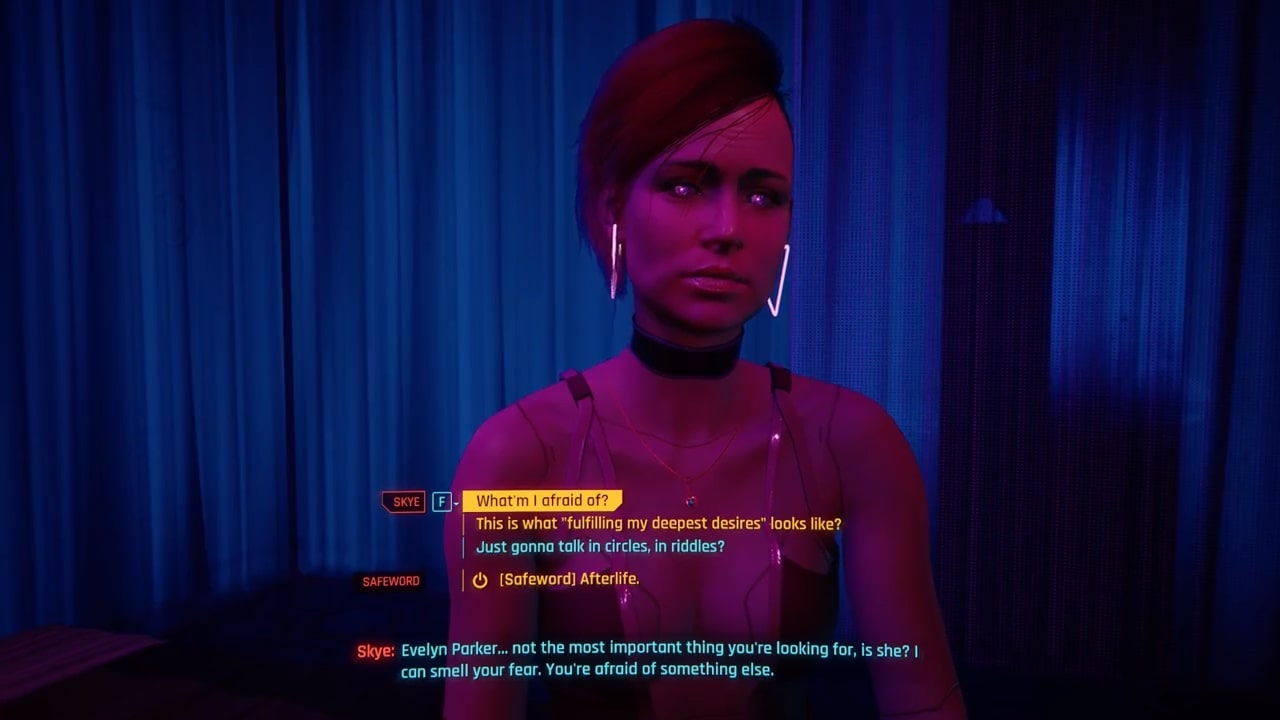1280x720 pixels.
Task: Click the red SAFEWORD label tag
Action: 390,581
